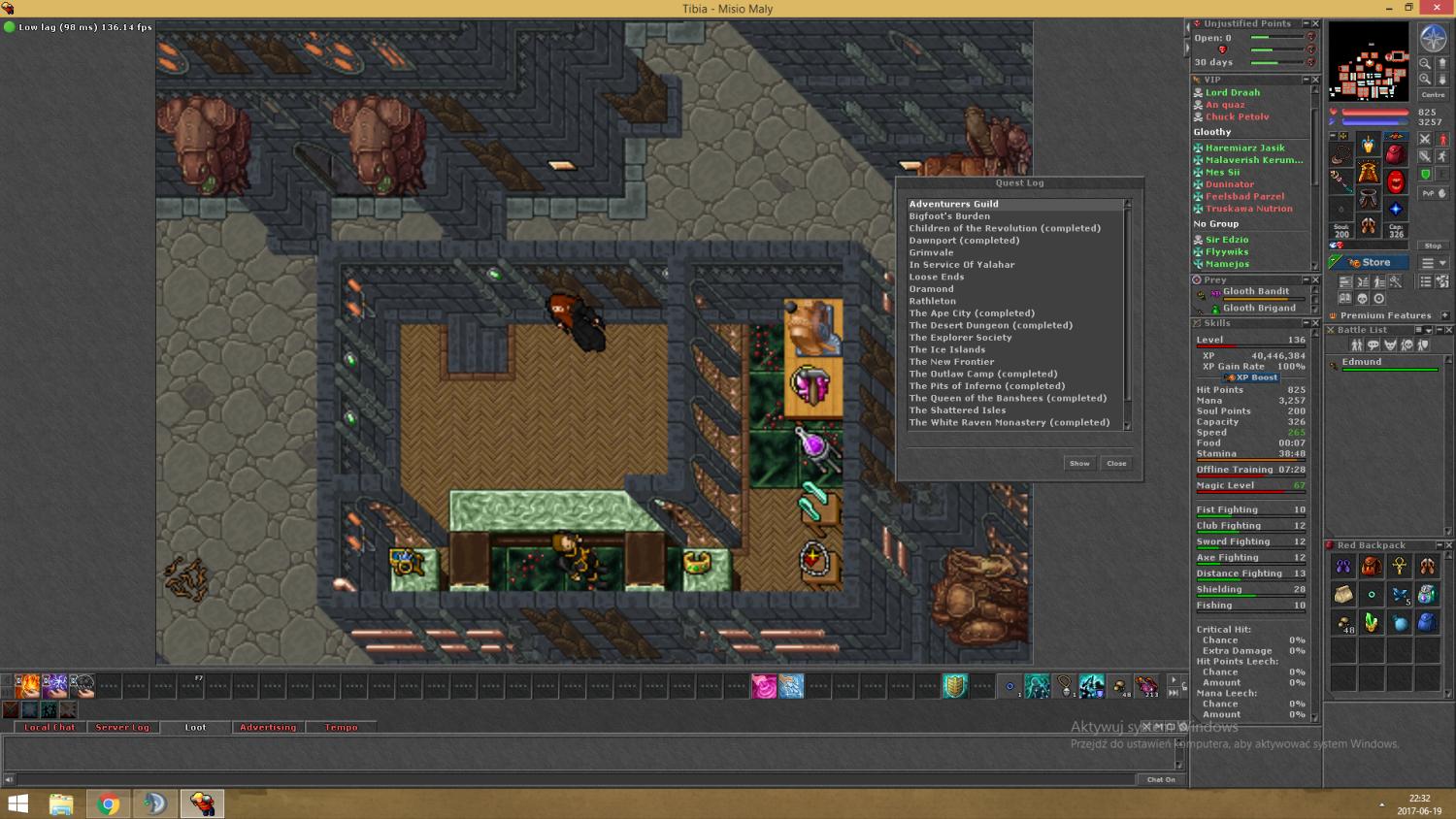Image resolution: width=1456 pixels, height=819 pixels.
Task: Switch to the Loot channel tab
Action: 195,727
